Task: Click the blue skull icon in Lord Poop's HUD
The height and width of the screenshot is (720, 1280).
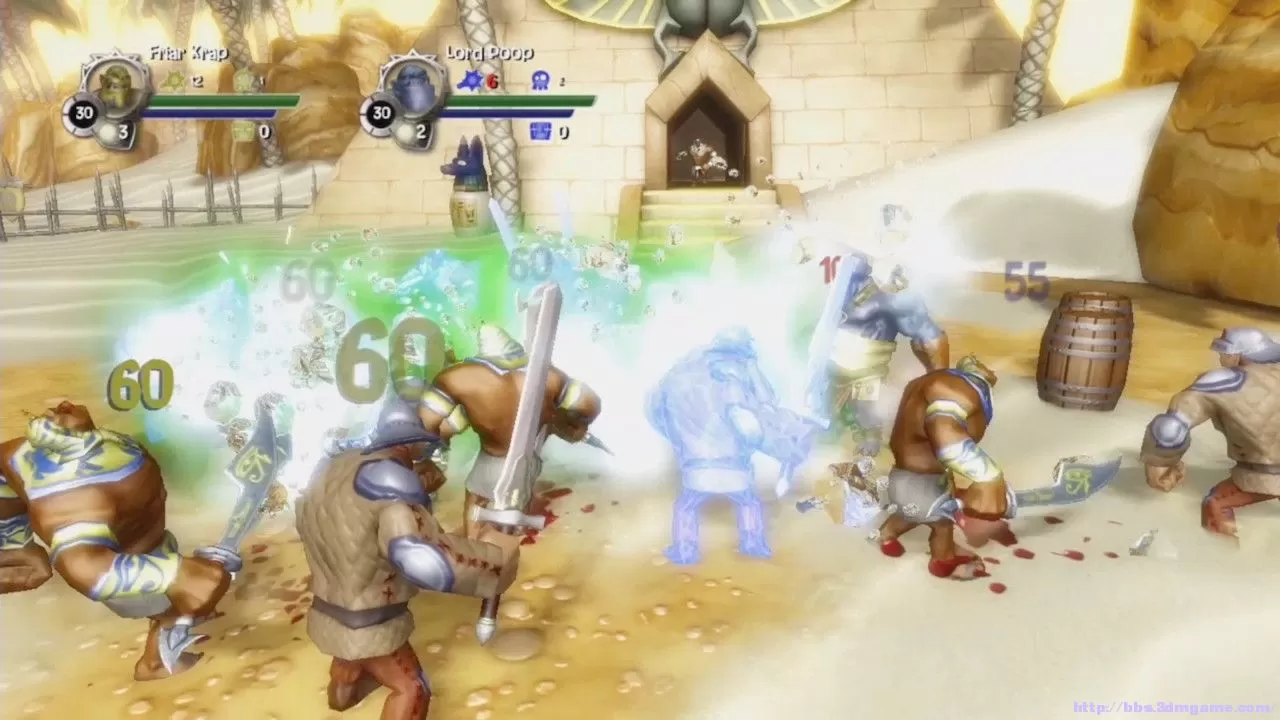Action: pyautogui.click(x=541, y=80)
